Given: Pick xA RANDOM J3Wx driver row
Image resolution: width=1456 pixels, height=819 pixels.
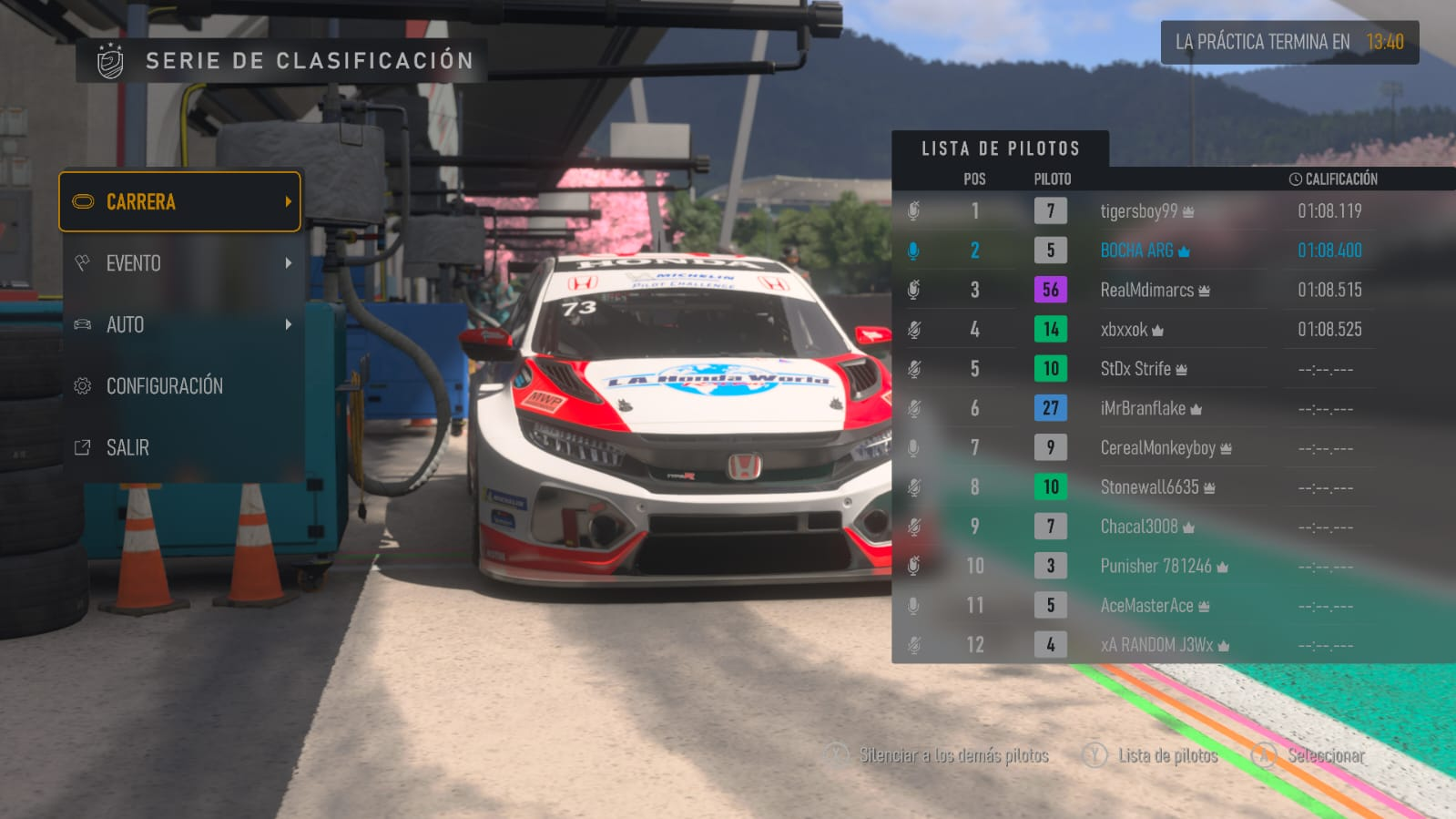Looking at the screenshot, I should [x=1156, y=645].
